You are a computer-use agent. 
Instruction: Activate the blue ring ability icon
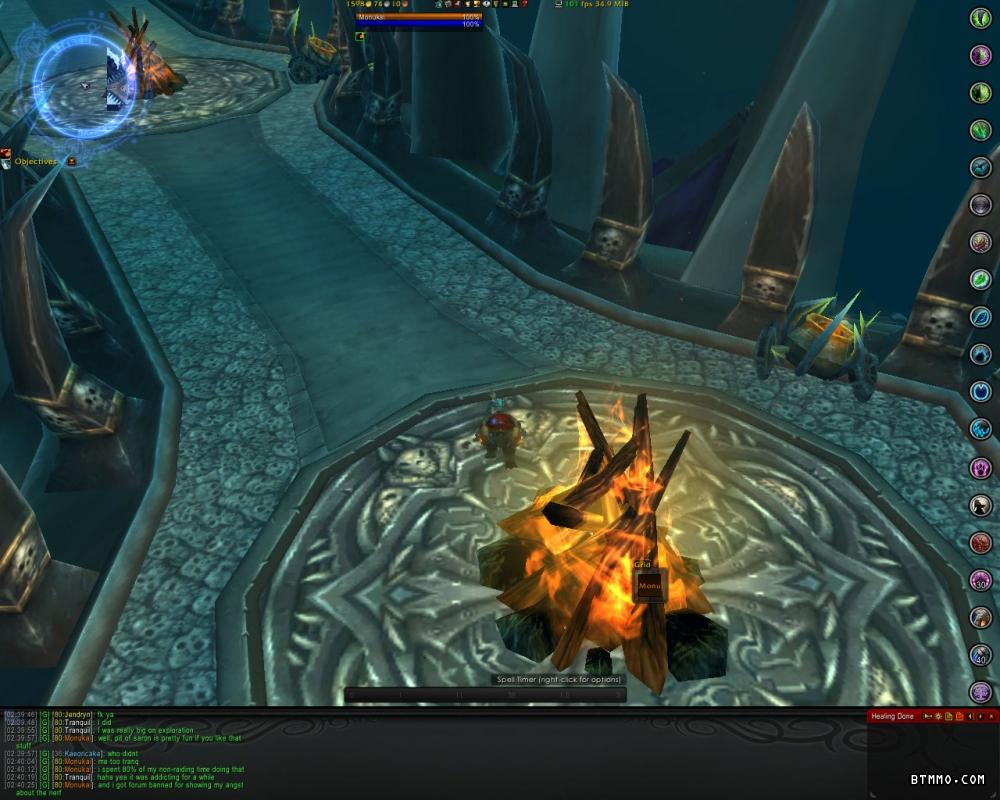[981, 392]
